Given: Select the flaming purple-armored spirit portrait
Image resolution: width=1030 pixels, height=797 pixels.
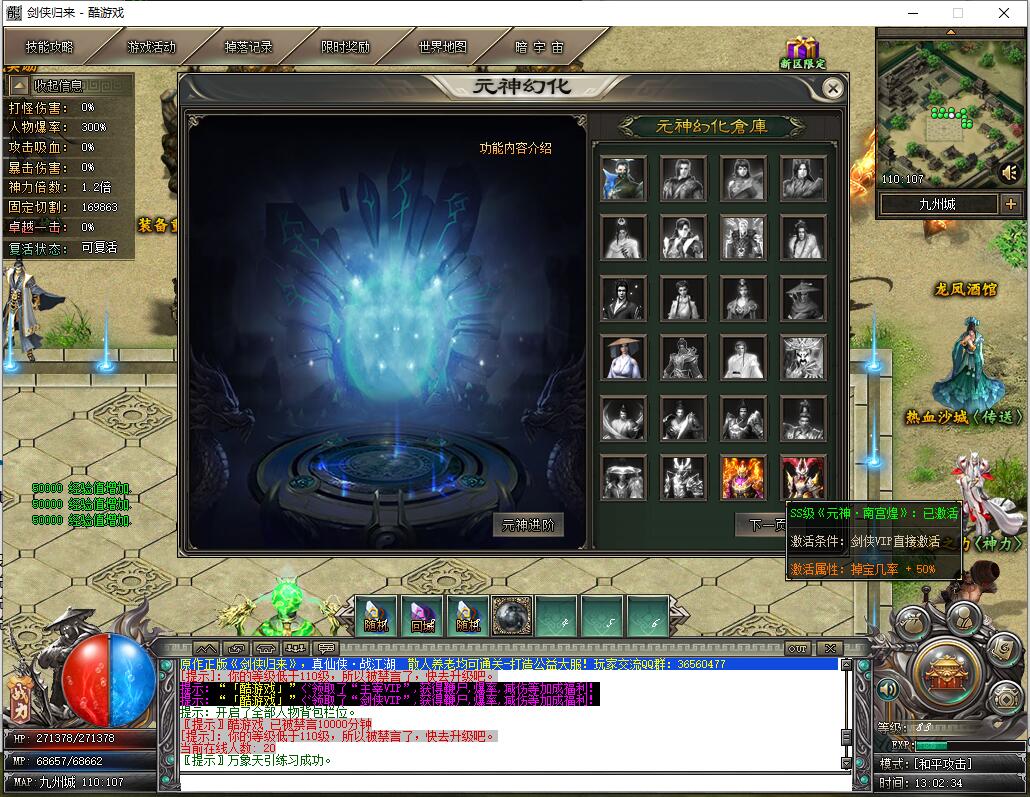Looking at the screenshot, I should (743, 477).
